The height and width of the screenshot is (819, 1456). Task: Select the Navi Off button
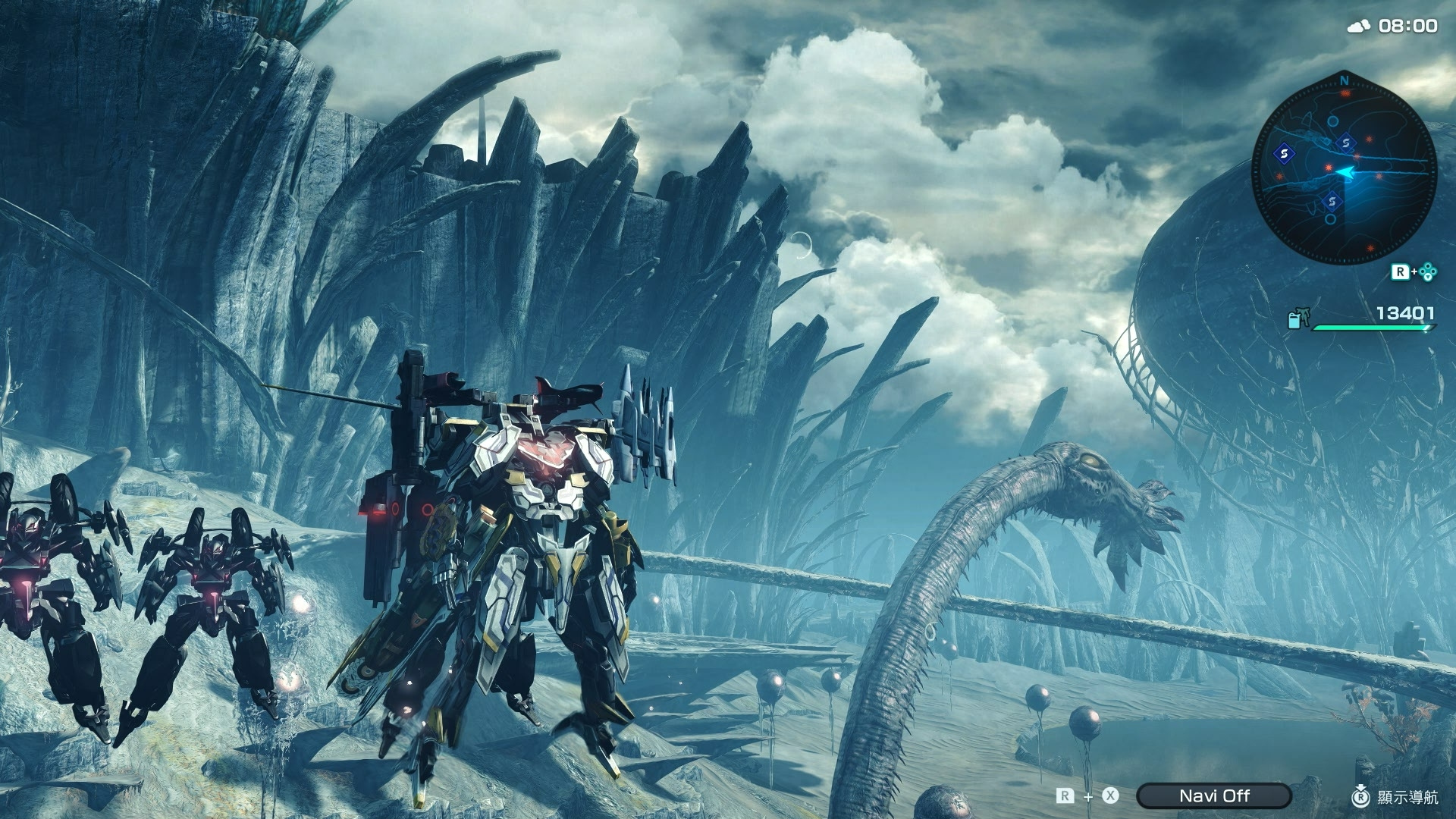(1213, 795)
